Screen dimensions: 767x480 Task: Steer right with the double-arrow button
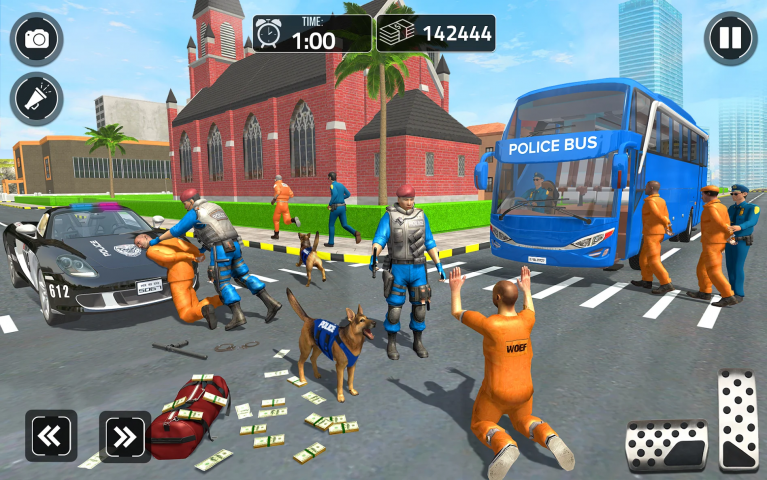(x=125, y=436)
